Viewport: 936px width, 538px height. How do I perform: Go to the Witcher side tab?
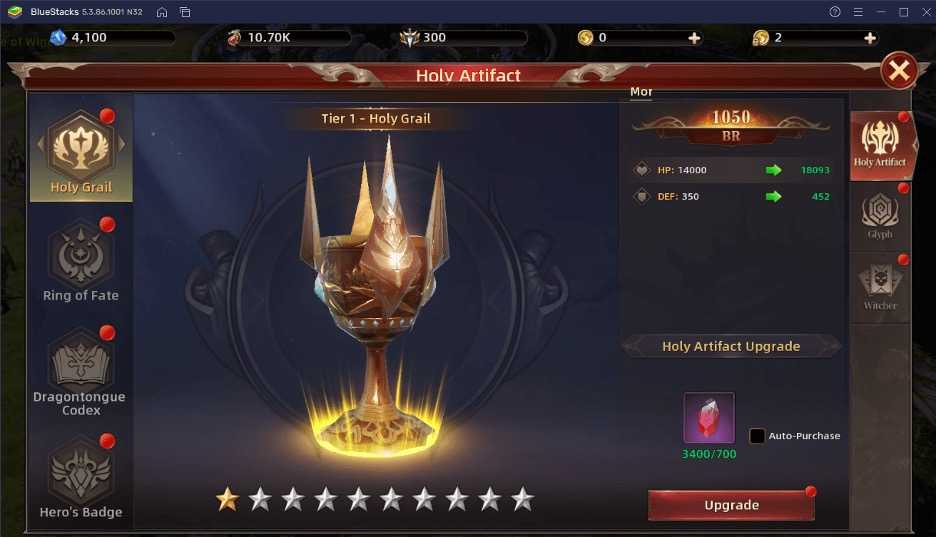[x=880, y=288]
